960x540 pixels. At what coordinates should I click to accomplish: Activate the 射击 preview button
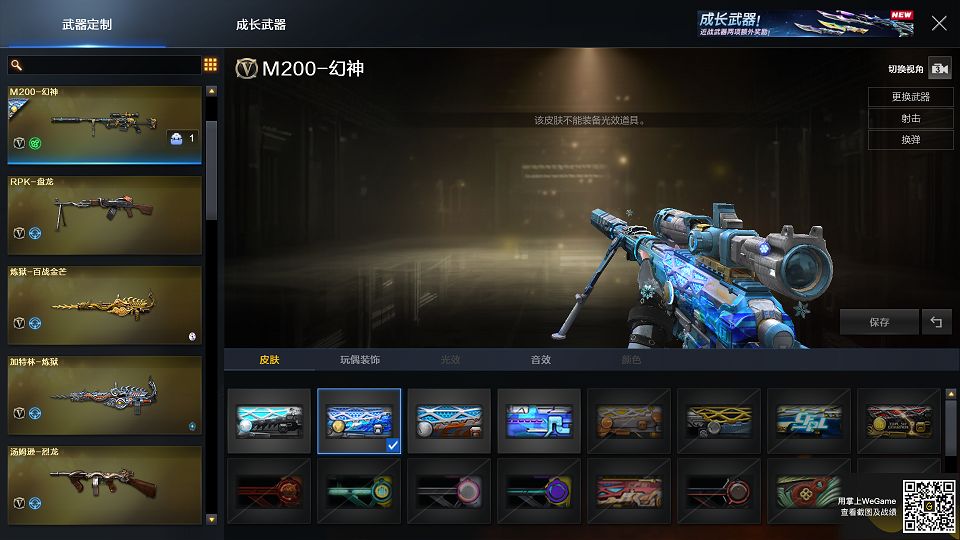[910, 118]
